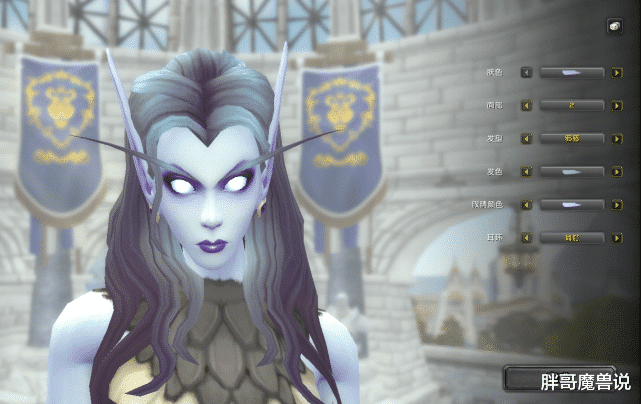This screenshot has width=641, height=404.
Task: Advance to next face (面部) option
Action: [x=618, y=105]
